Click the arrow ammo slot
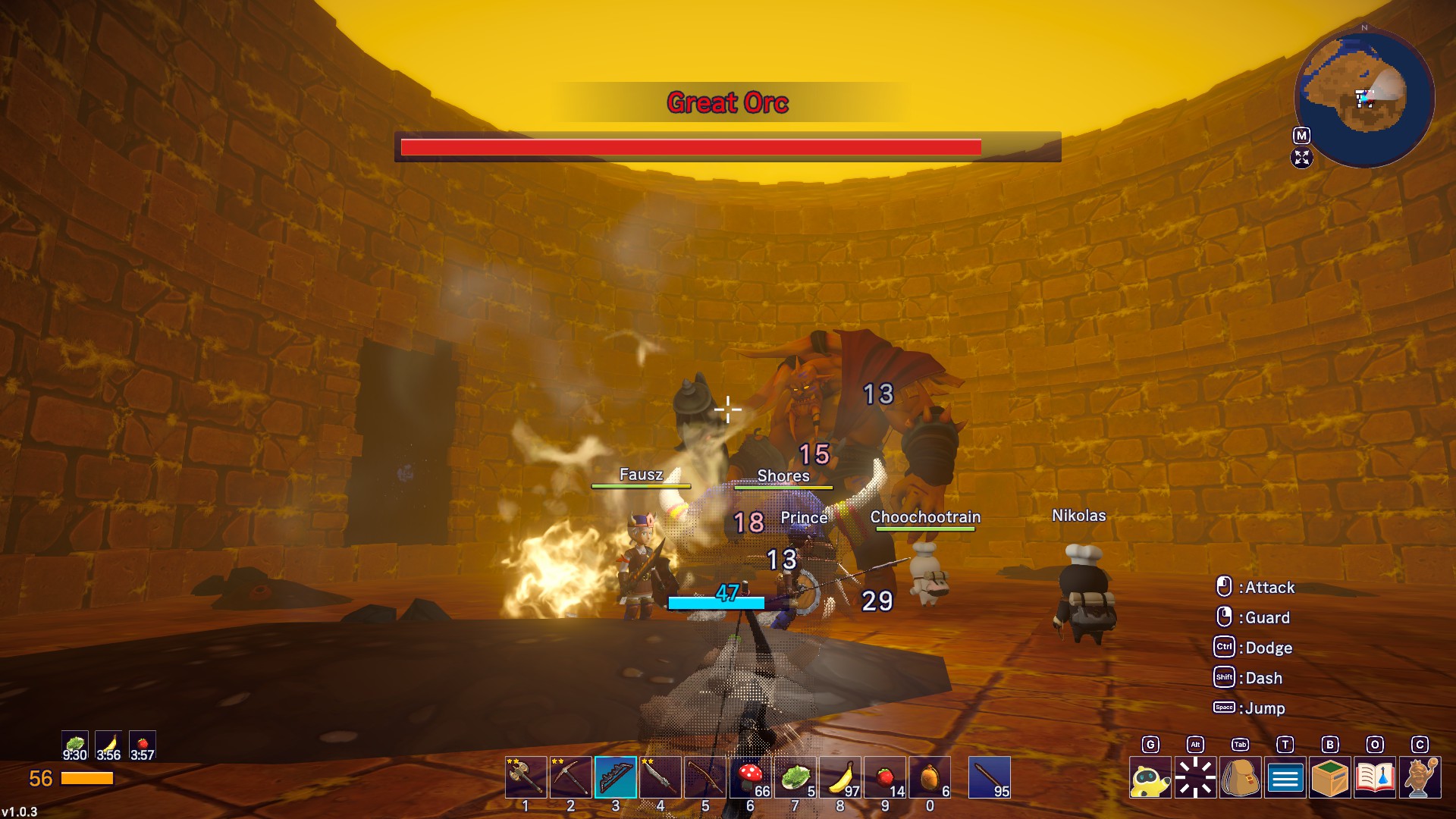This screenshot has height=819, width=1456. (990, 777)
